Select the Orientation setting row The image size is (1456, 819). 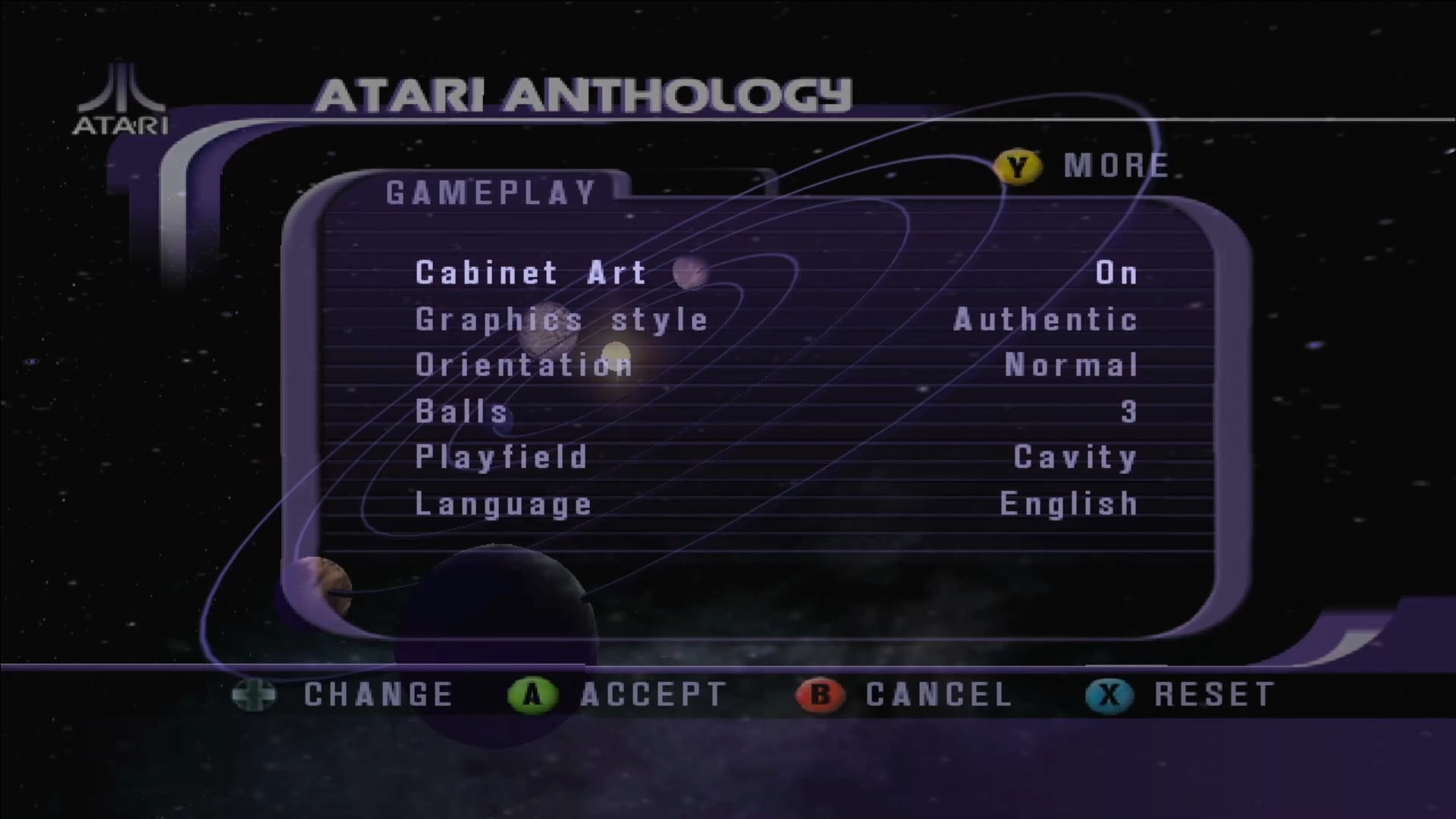point(523,366)
